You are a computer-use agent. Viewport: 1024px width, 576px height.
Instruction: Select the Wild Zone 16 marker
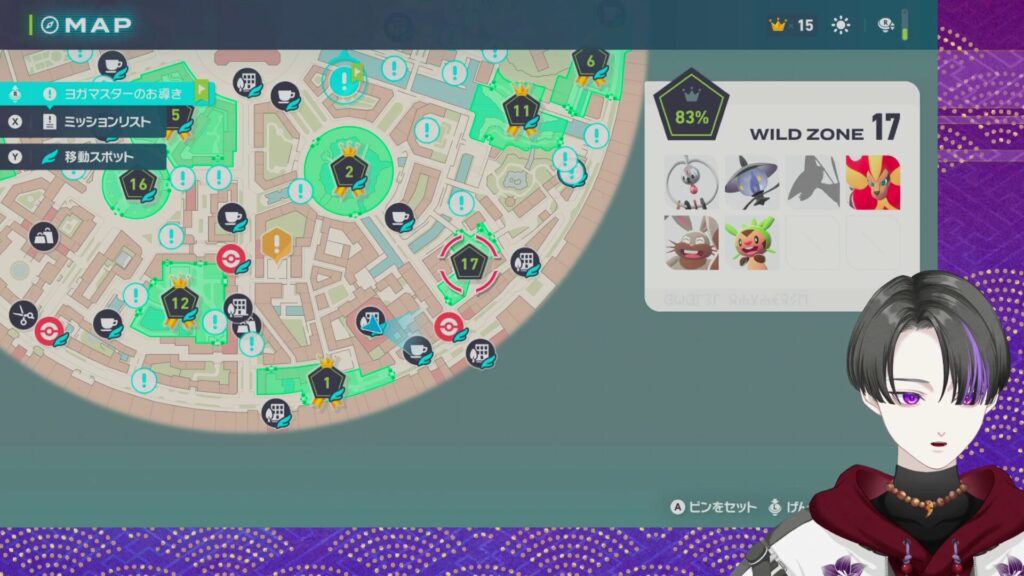[x=138, y=184]
